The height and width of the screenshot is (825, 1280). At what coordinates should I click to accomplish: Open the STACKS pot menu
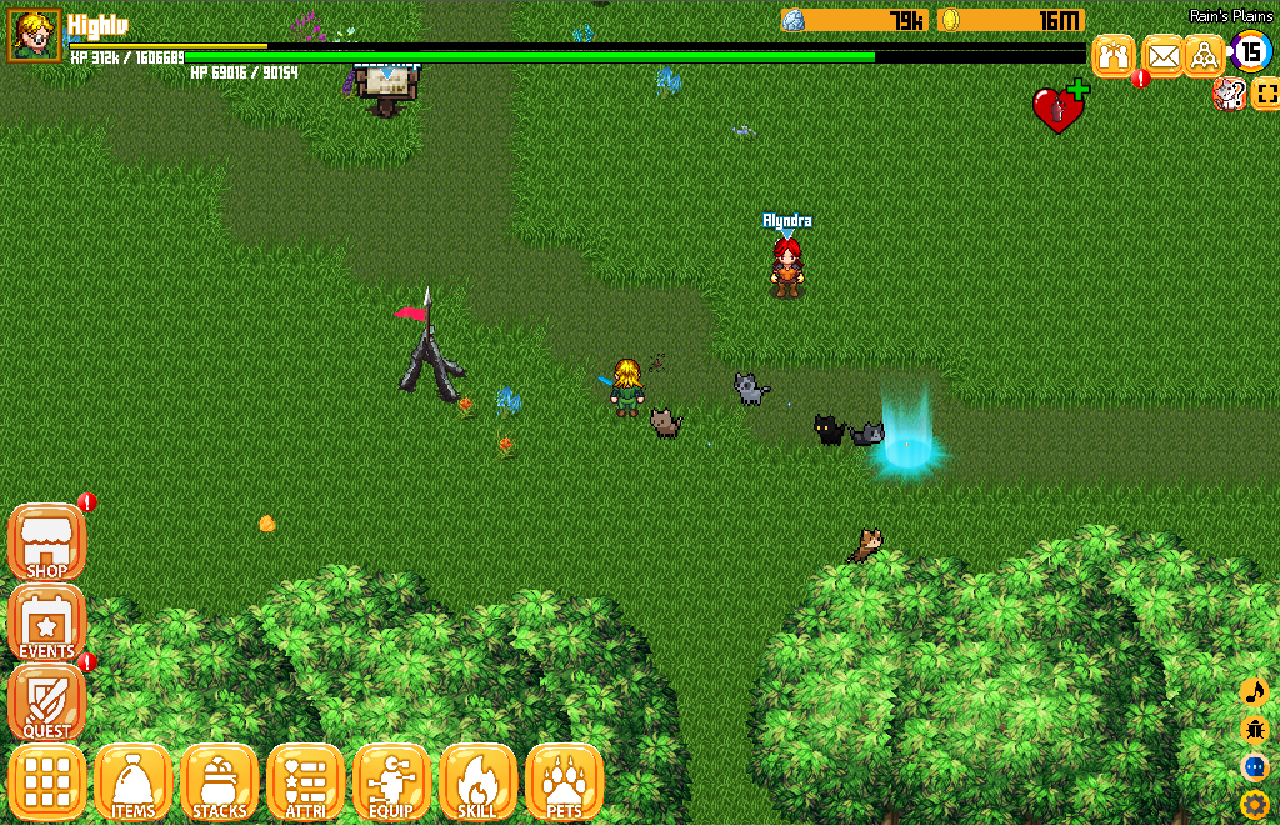click(x=219, y=782)
